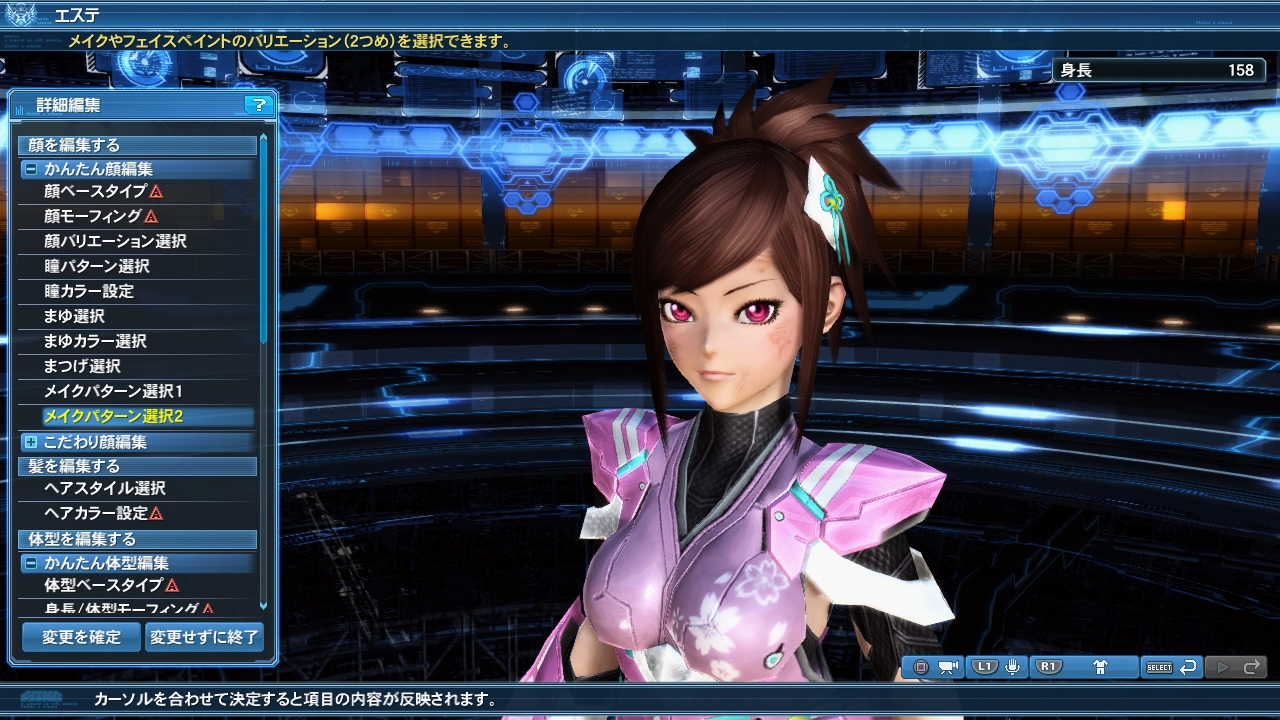Open 顔モーフィング option
The width and height of the screenshot is (1280, 720).
click(94, 216)
